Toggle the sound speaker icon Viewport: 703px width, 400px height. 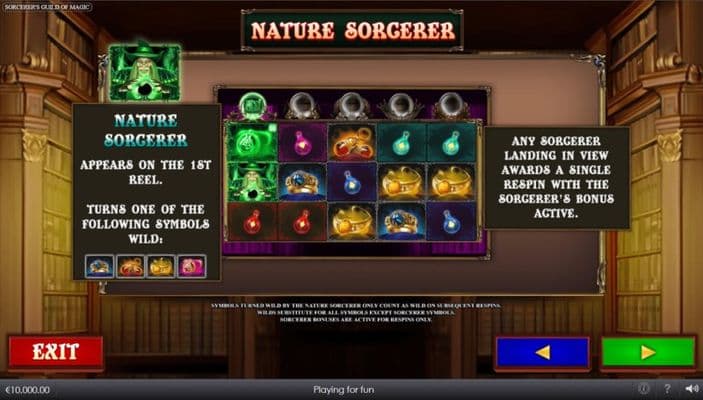691,389
